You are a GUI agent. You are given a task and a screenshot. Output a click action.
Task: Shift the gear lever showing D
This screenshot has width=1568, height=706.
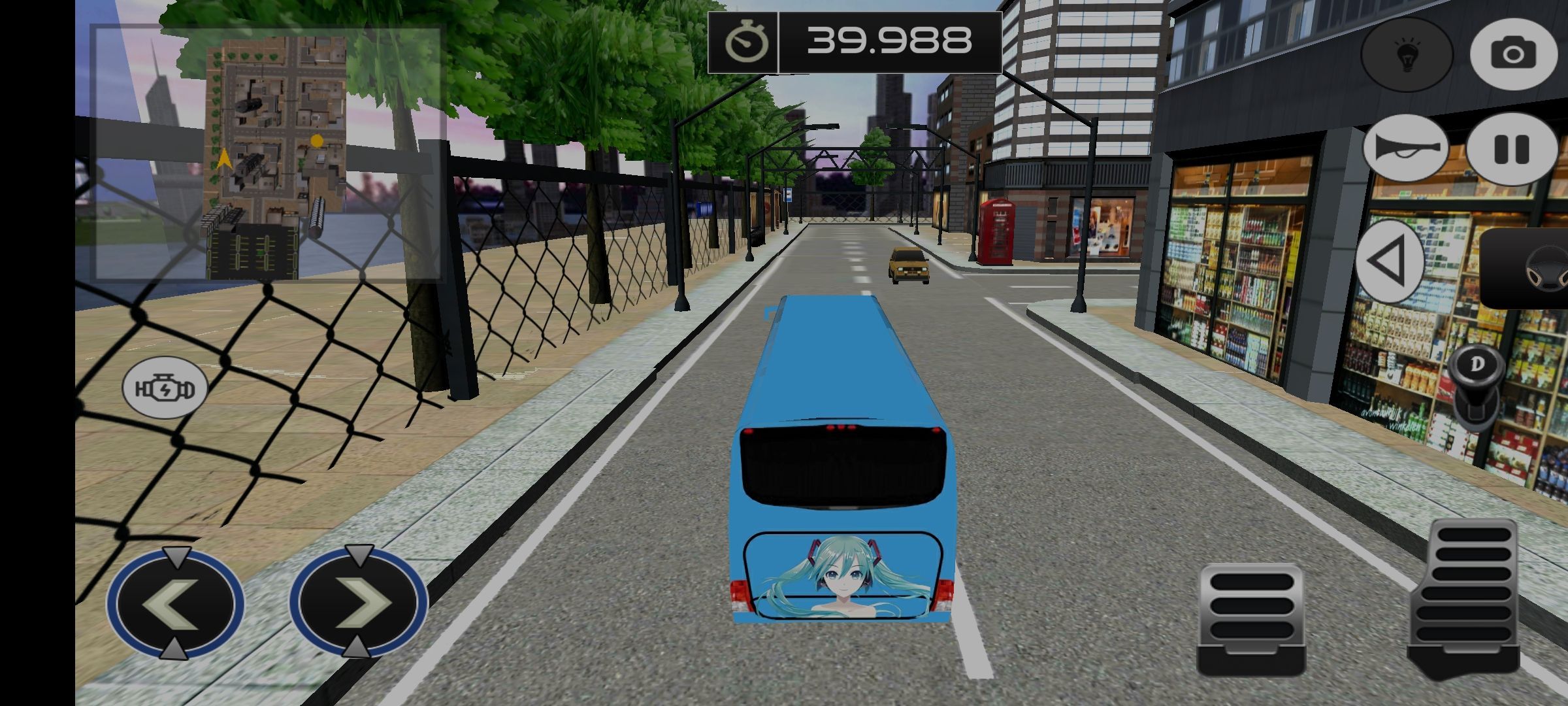1475,386
